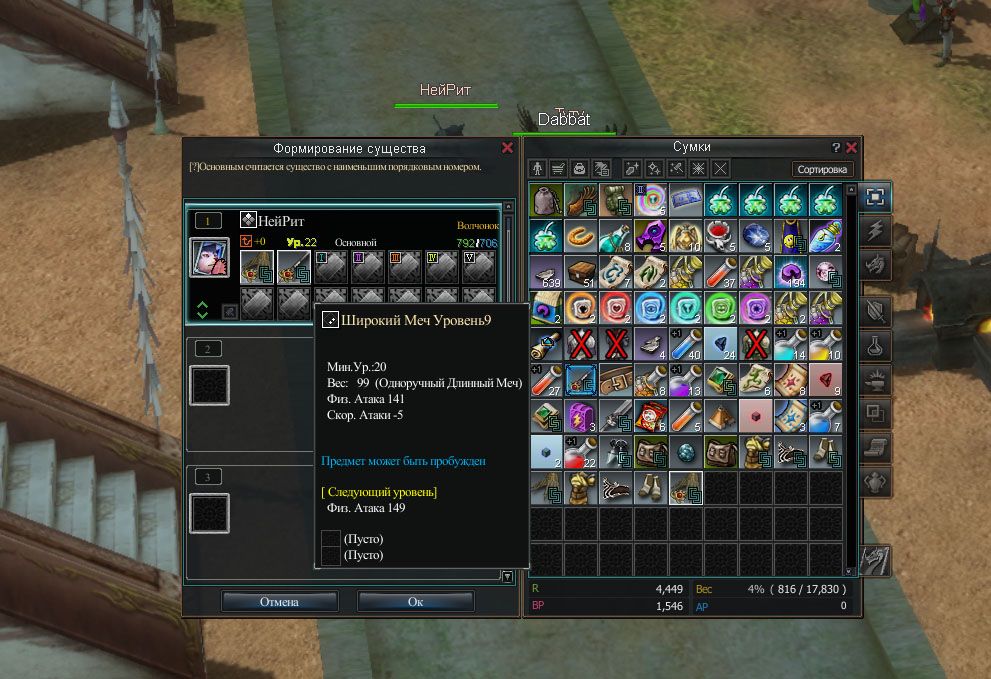
Task: Select the red ring item stack
Action: click(x=721, y=236)
